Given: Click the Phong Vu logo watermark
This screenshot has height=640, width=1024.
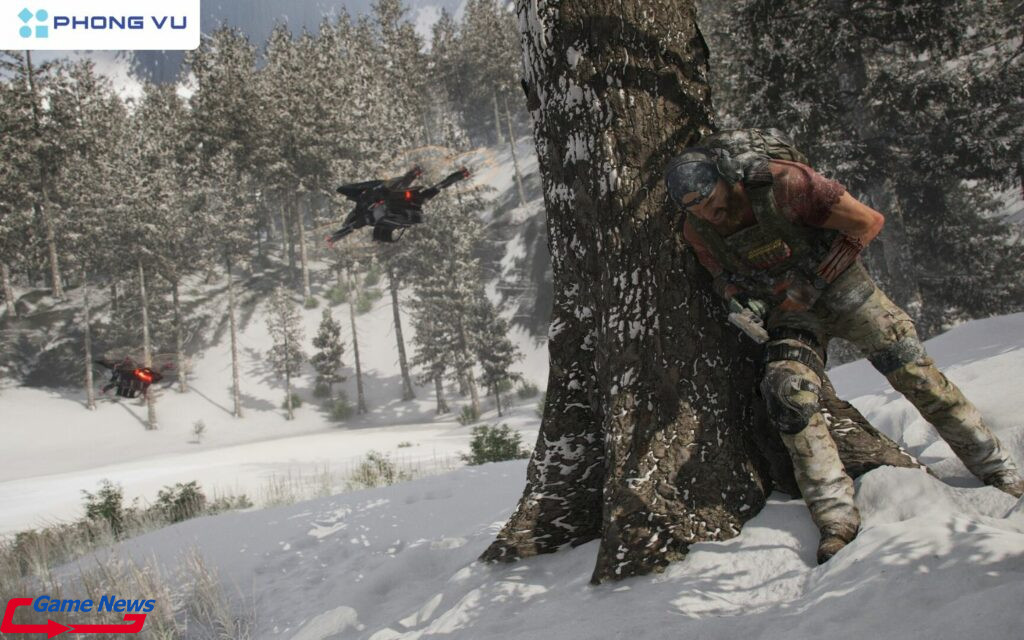Looking at the screenshot, I should coord(101,22).
